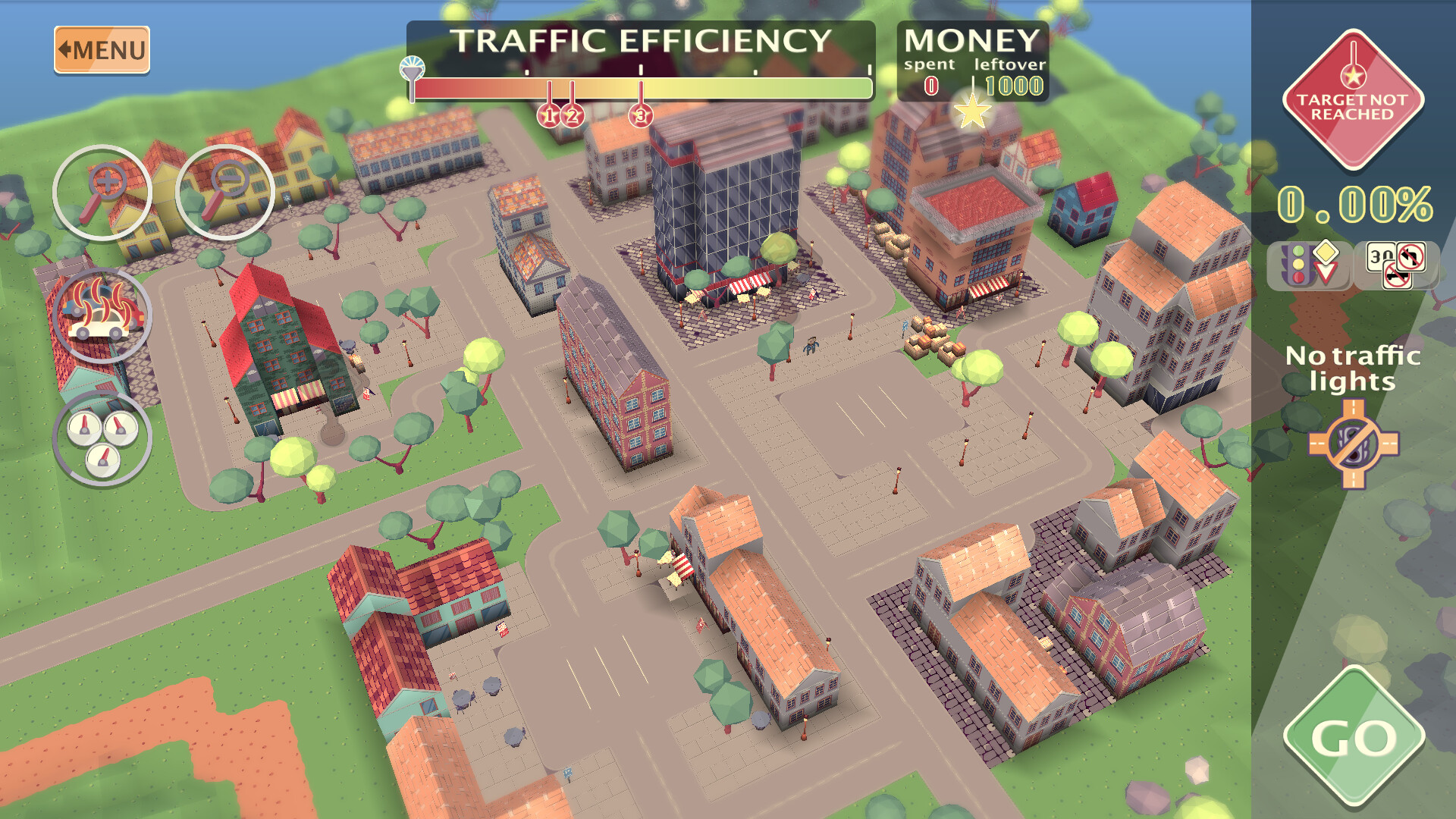This screenshot has width=1456, height=819.
Task: Toggle the no-left-turn sign option
Action: pos(1410,256)
